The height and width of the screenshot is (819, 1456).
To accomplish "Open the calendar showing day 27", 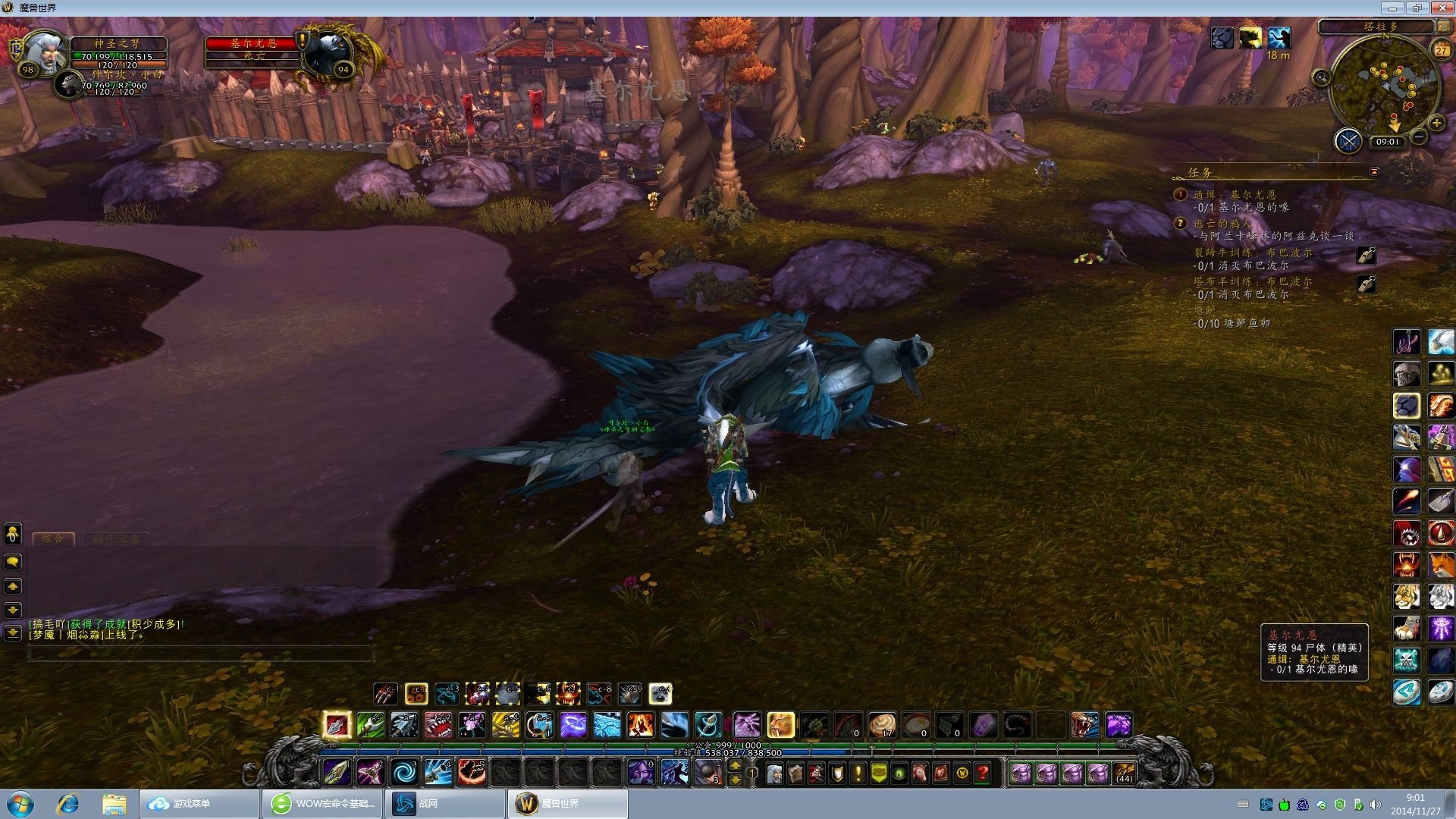I will coord(1441,50).
